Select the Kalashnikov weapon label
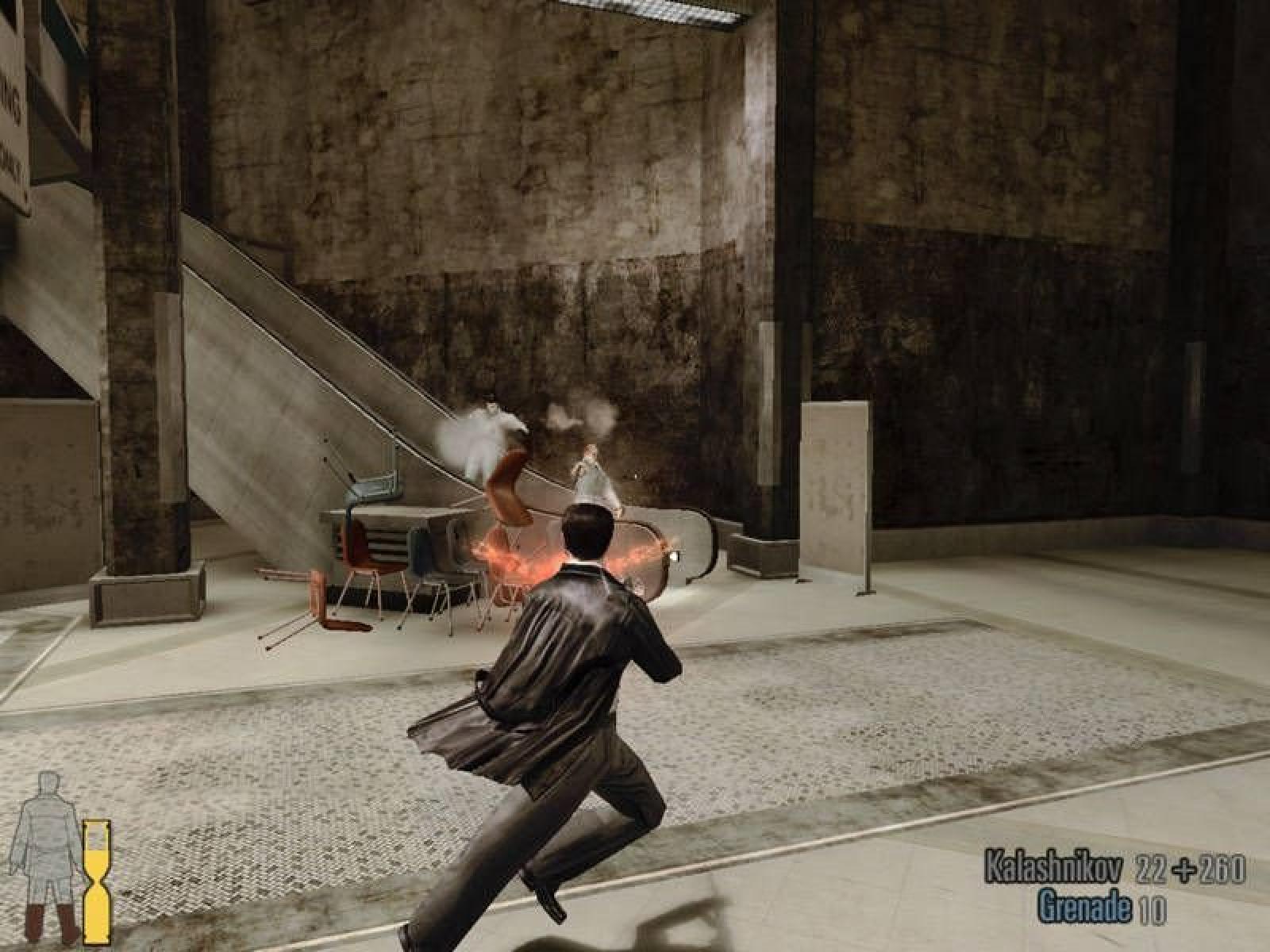1270x952 pixels. pos(1053,866)
